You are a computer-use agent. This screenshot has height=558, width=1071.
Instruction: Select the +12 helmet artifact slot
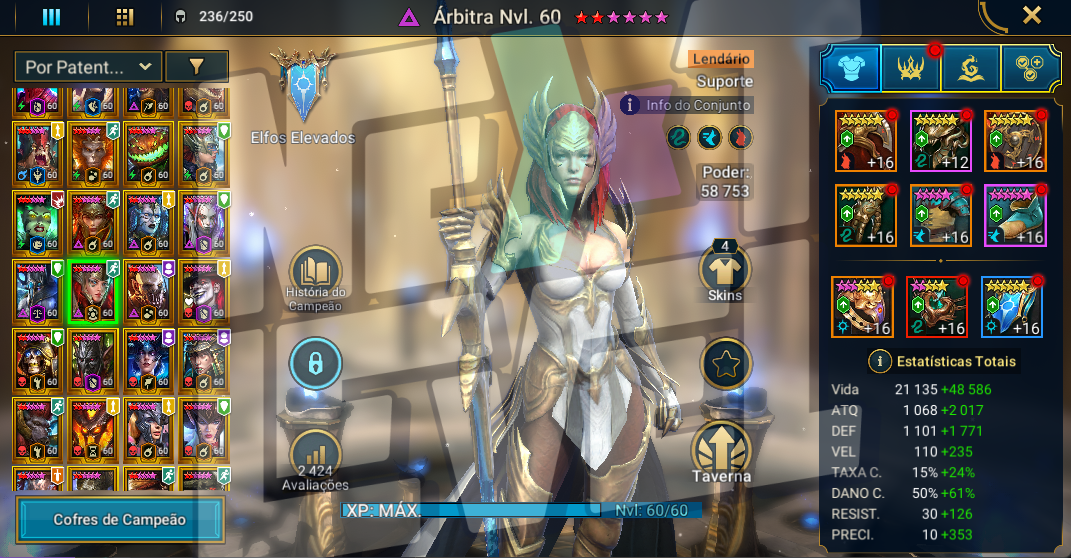pos(941,141)
